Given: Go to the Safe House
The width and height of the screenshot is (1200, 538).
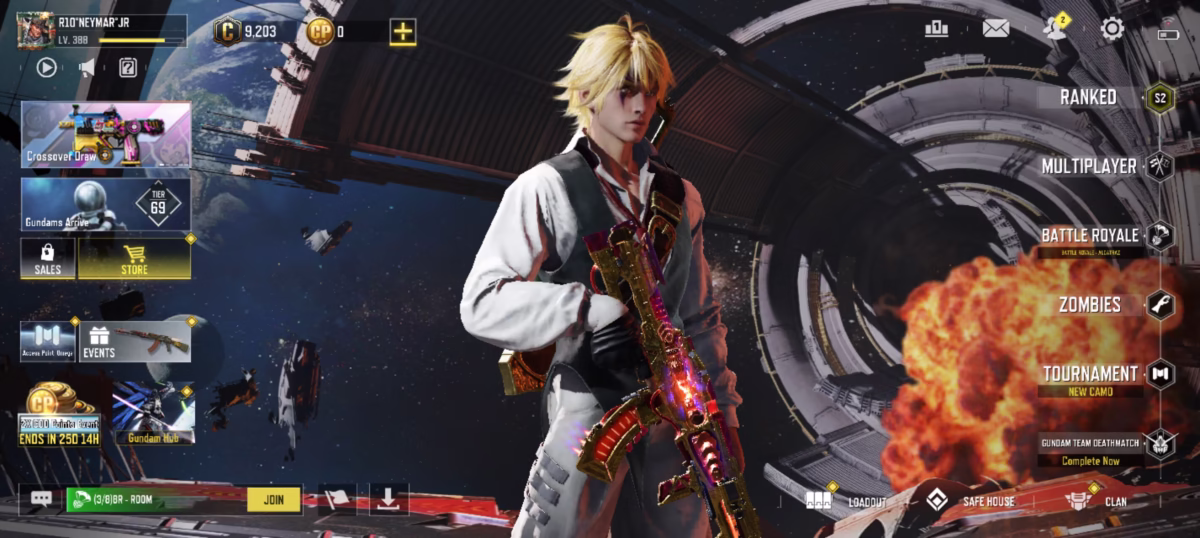Looking at the screenshot, I should click(x=968, y=500).
